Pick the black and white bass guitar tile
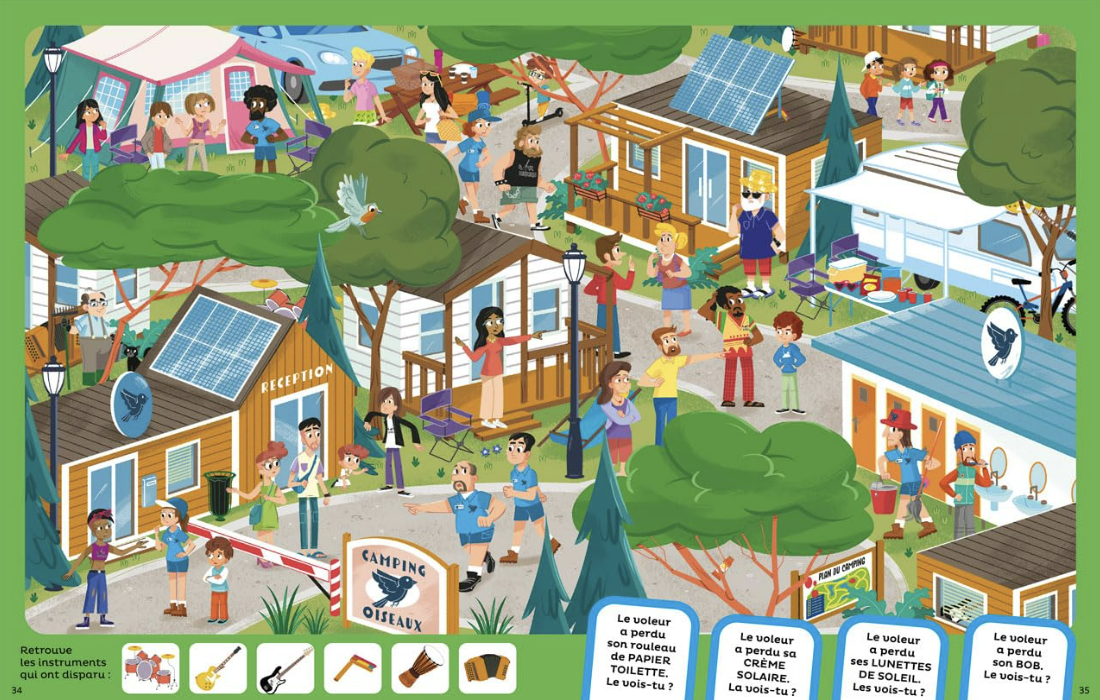Viewport: 1100px width, 700px height. [x=285, y=668]
